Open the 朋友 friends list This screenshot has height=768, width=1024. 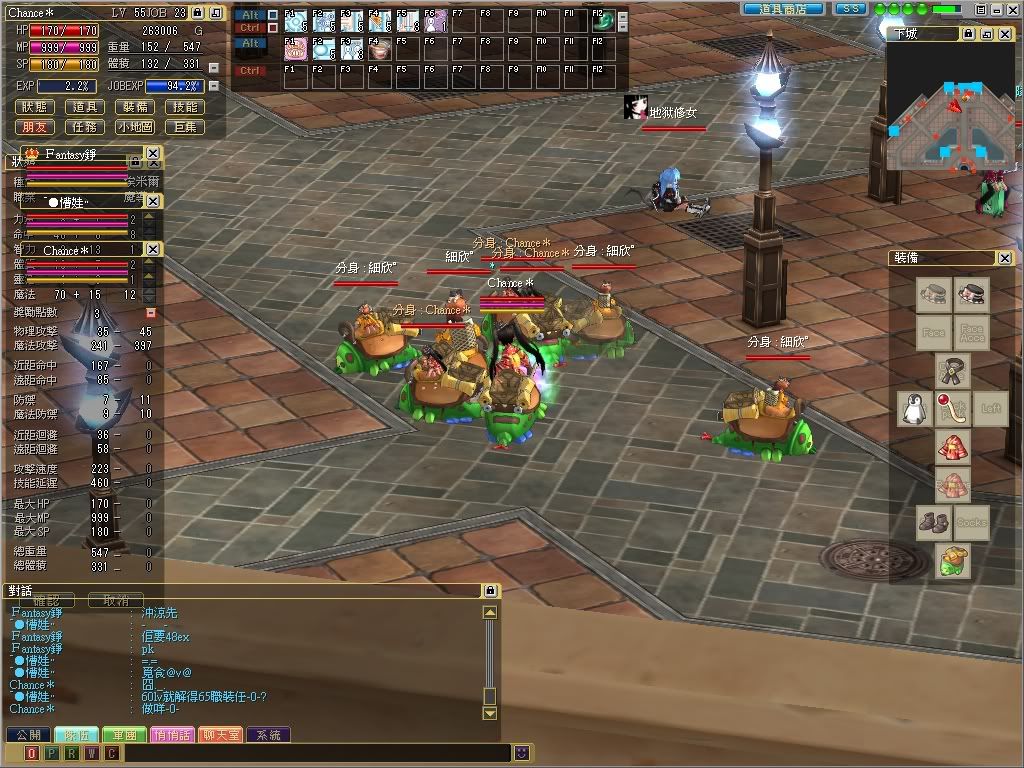click(36, 127)
